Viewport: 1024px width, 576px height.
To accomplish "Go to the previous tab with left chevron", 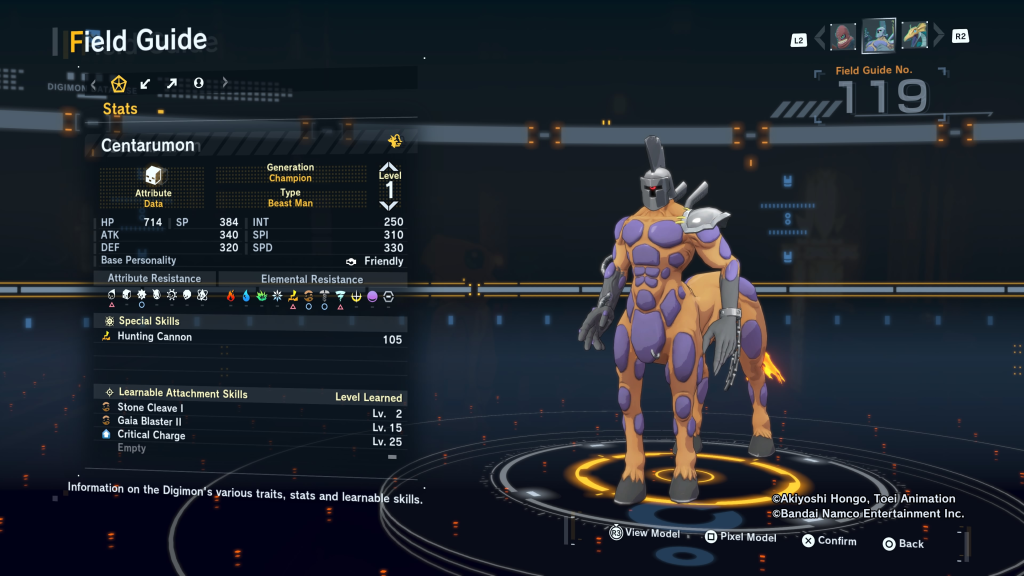I will 94,83.
